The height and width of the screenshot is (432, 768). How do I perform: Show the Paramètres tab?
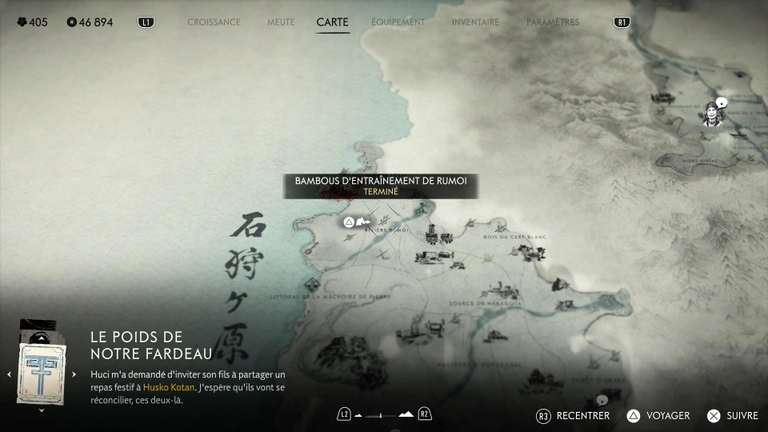[x=552, y=22]
